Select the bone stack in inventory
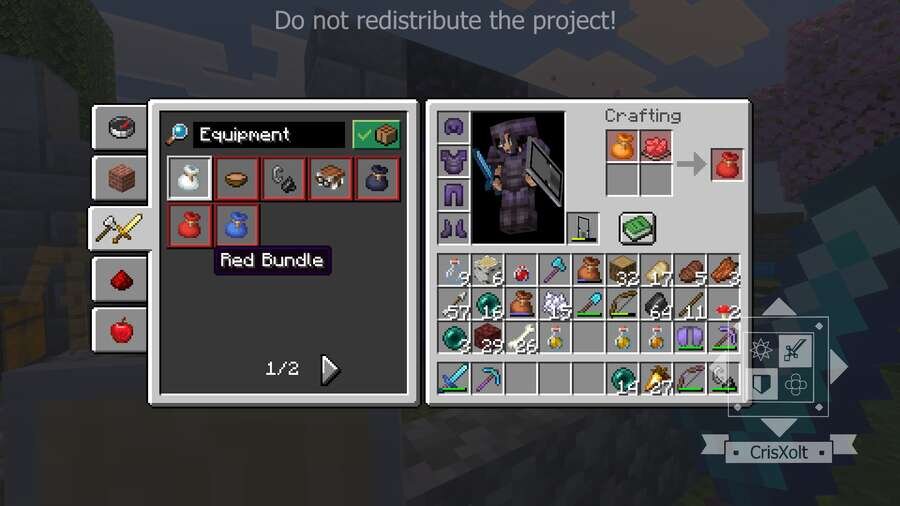Viewport: 900px width, 506px height. (x=523, y=338)
